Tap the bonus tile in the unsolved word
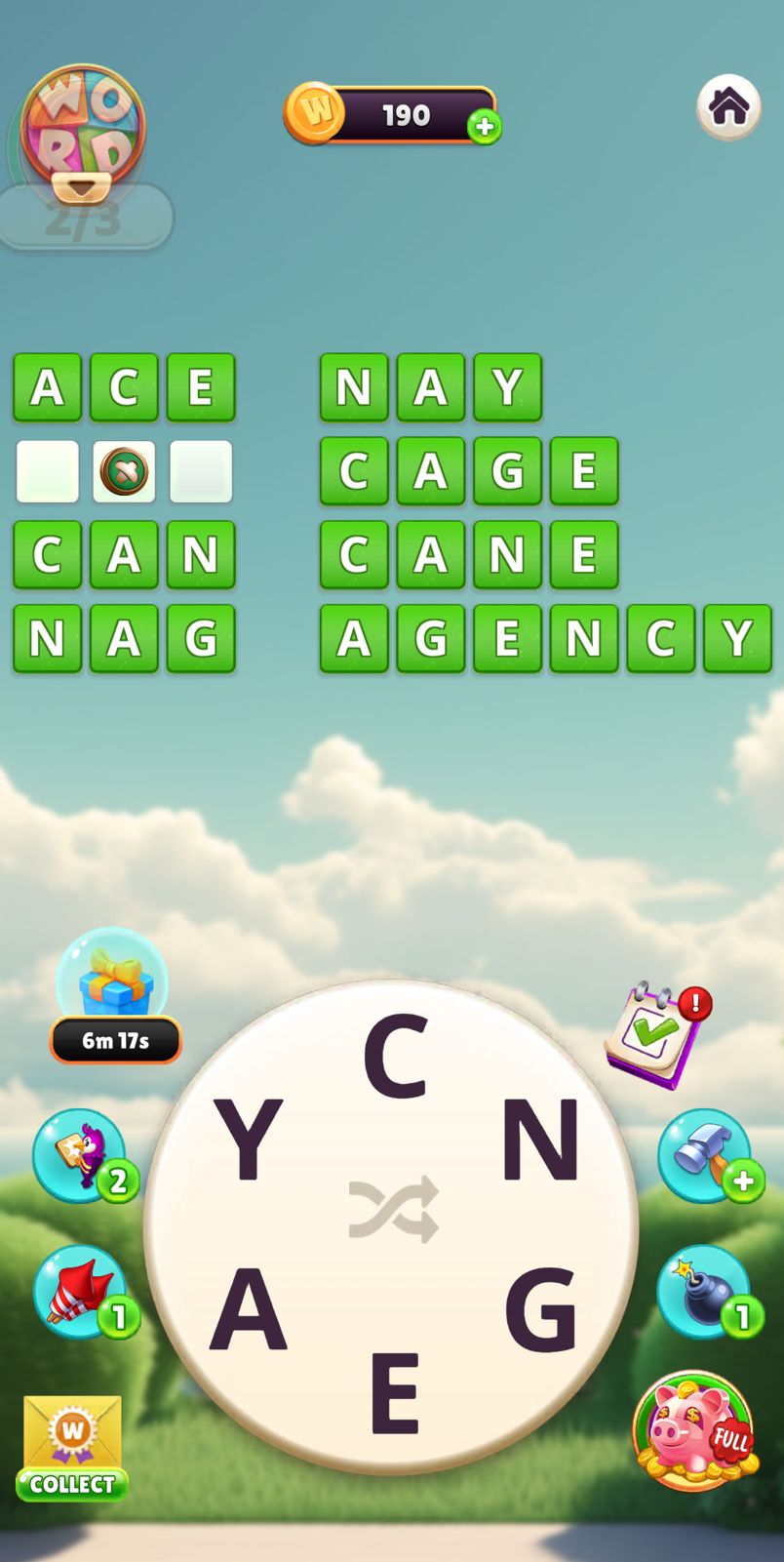 (124, 471)
